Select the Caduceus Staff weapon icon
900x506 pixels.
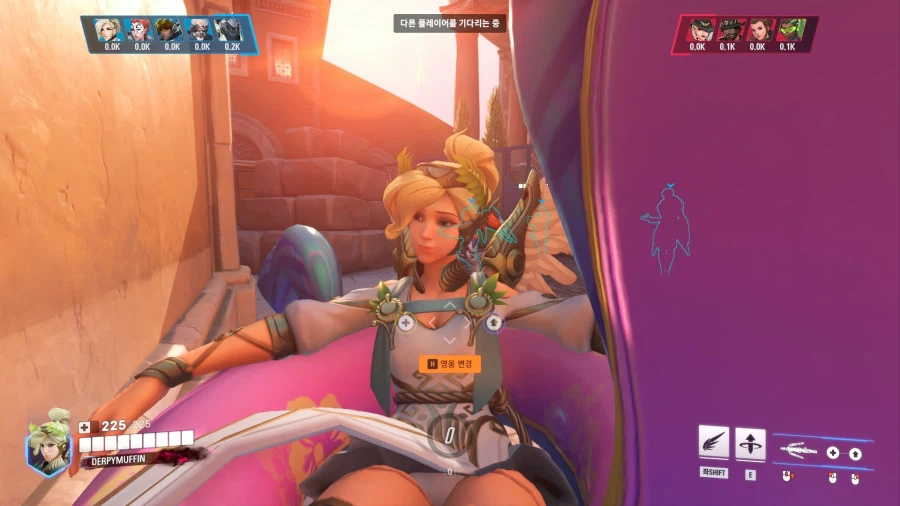(x=797, y=451)
